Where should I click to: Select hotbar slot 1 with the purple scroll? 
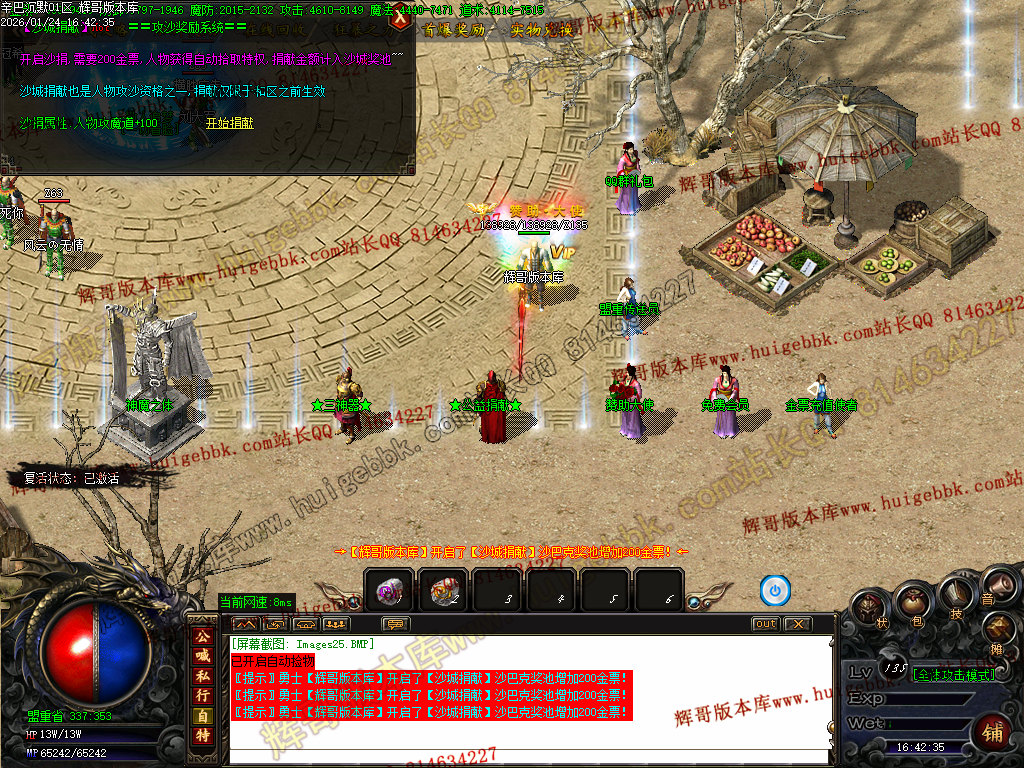click(390, 592)
